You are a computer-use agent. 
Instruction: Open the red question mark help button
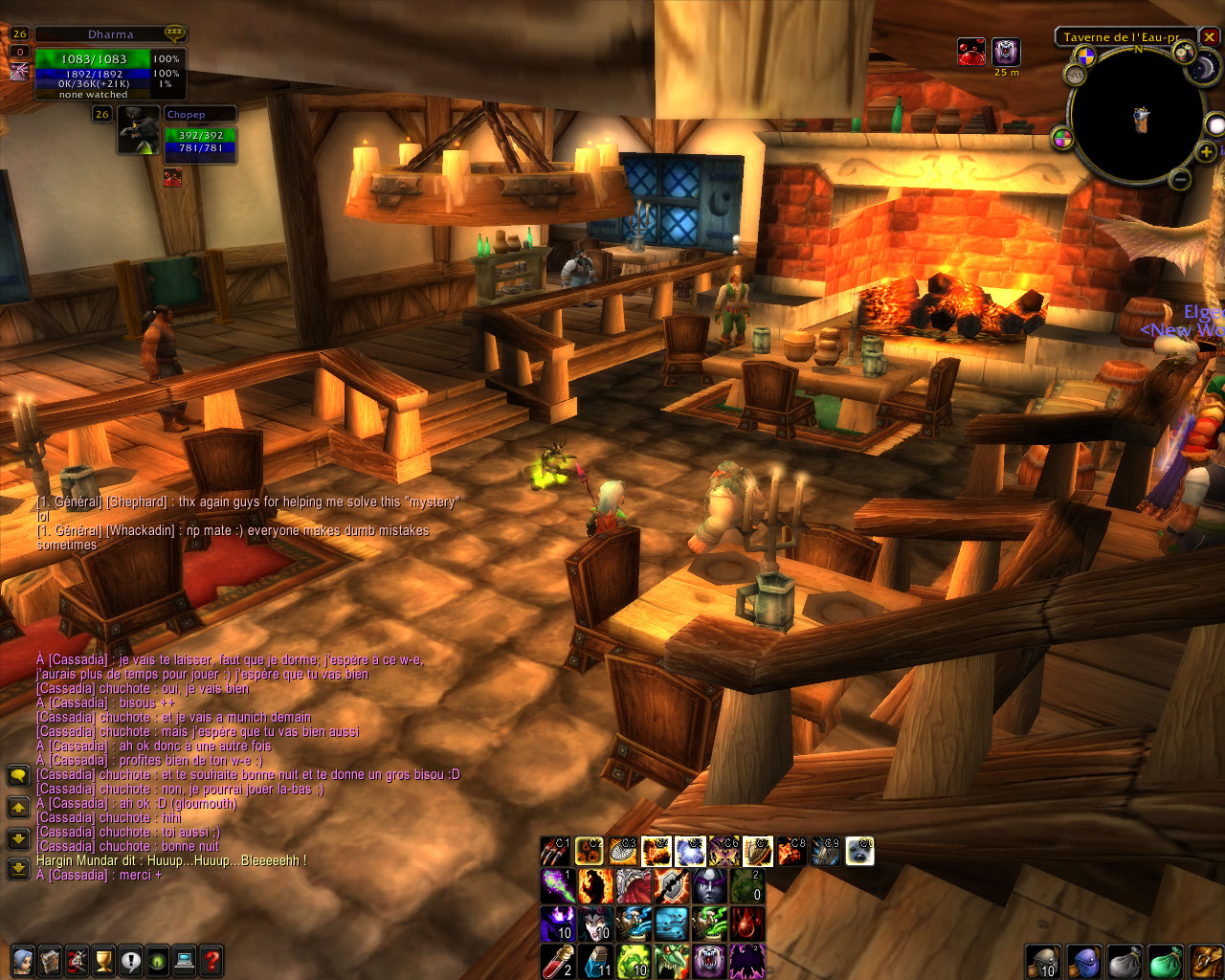click(x=212, y=960)
